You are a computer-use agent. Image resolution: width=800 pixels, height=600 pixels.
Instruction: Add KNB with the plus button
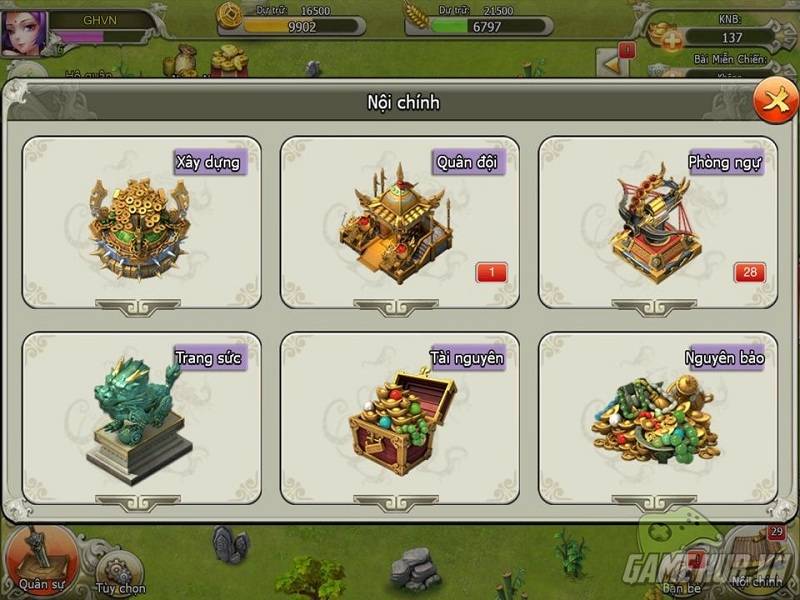click(673, 39)
